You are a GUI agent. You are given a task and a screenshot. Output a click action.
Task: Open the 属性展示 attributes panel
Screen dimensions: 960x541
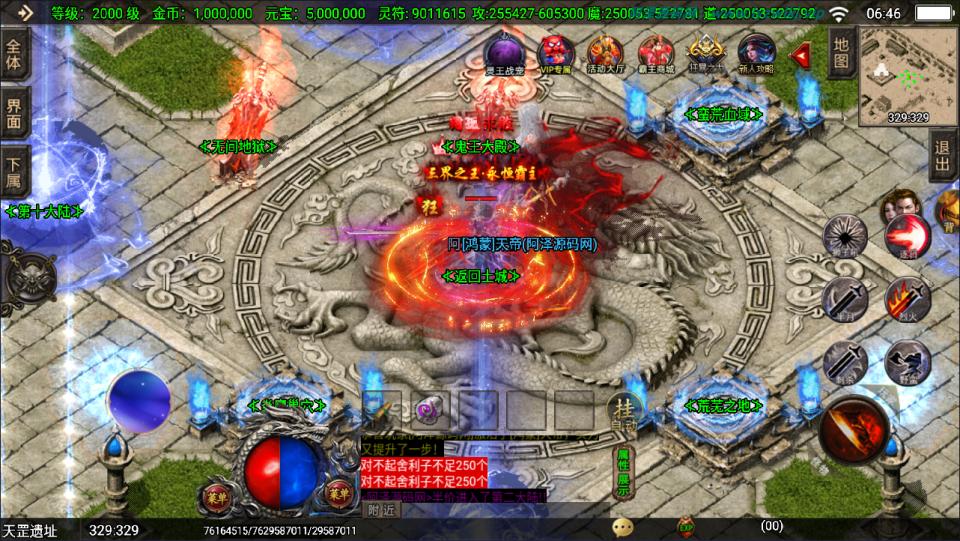click(x=623, y=472)
